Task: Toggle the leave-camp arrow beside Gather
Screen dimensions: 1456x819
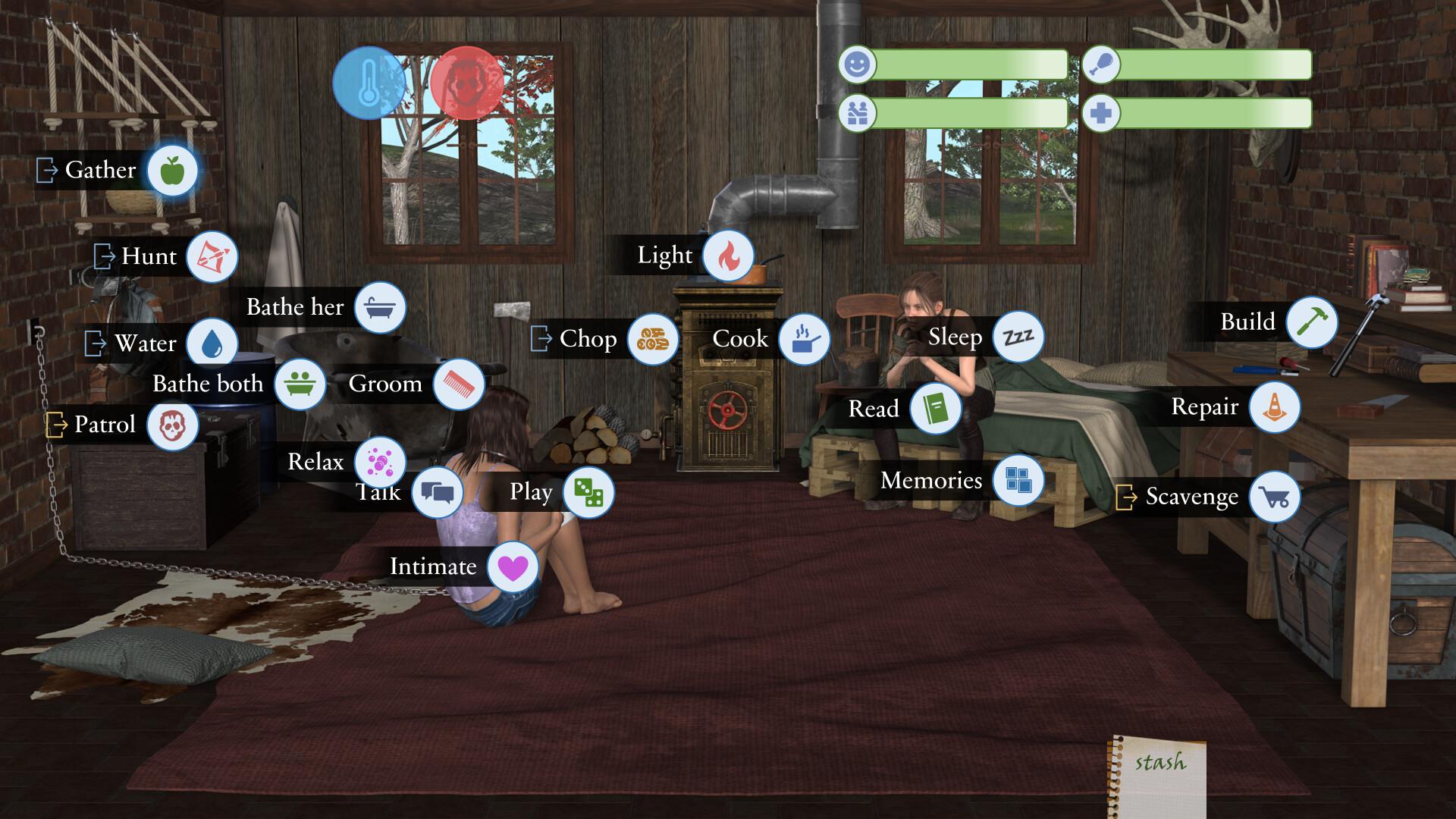Action: pos(47,171)
